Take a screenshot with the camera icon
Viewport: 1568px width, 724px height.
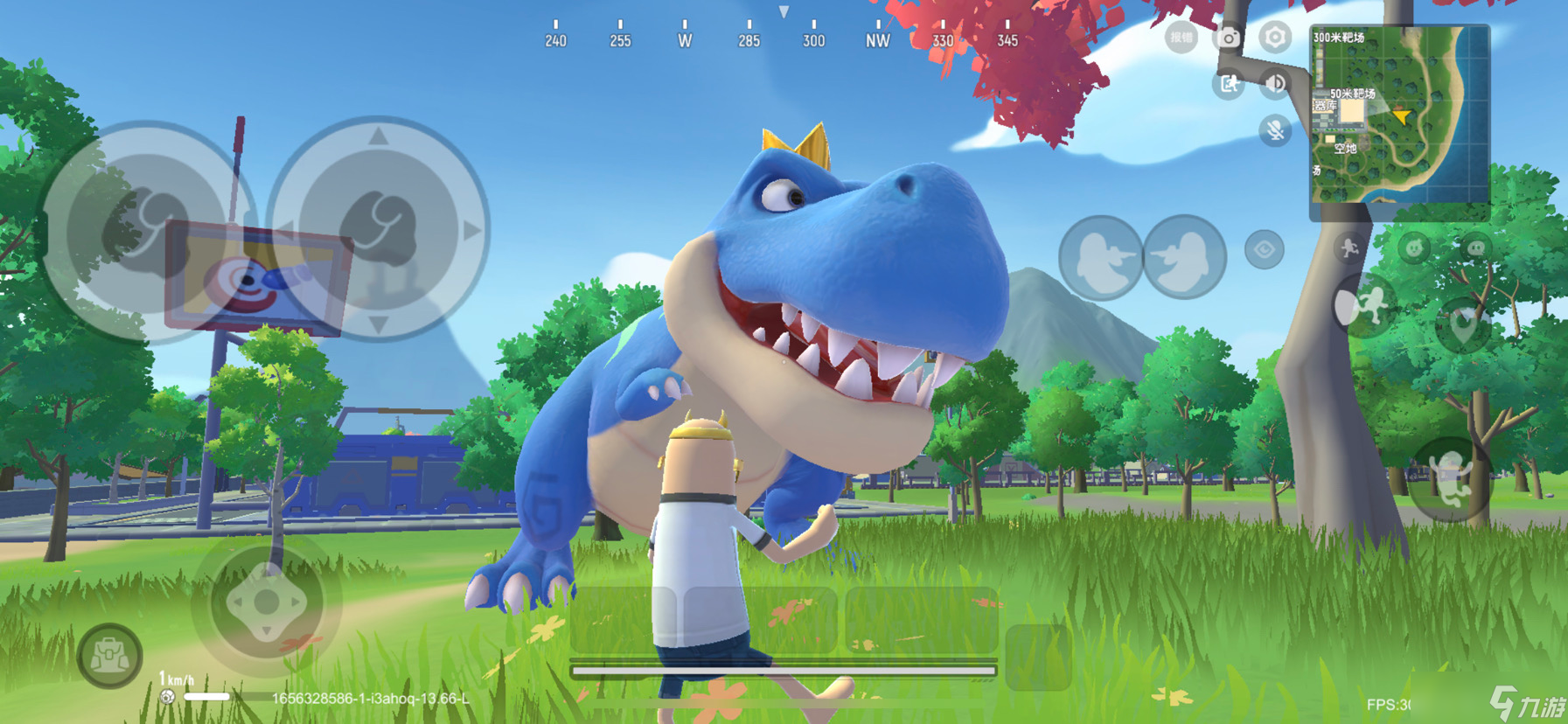pyautogui.click(x=1229, y=38)
